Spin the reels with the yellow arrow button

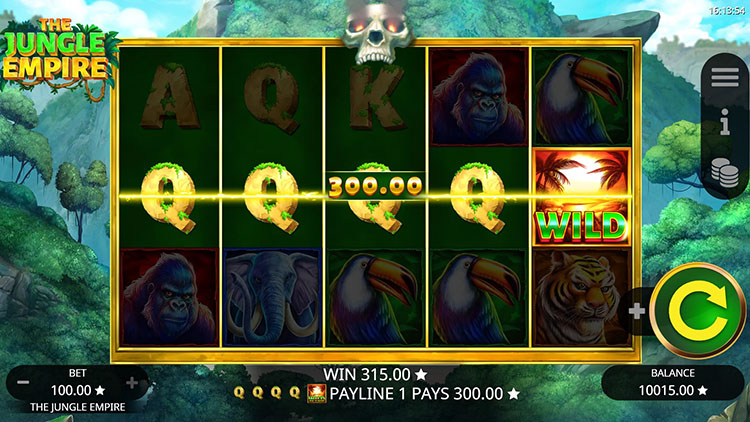pos(696,311)
